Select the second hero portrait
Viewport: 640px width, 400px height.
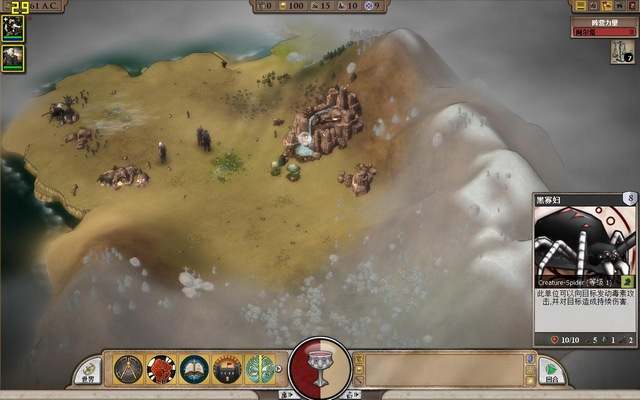click(14, 58)
